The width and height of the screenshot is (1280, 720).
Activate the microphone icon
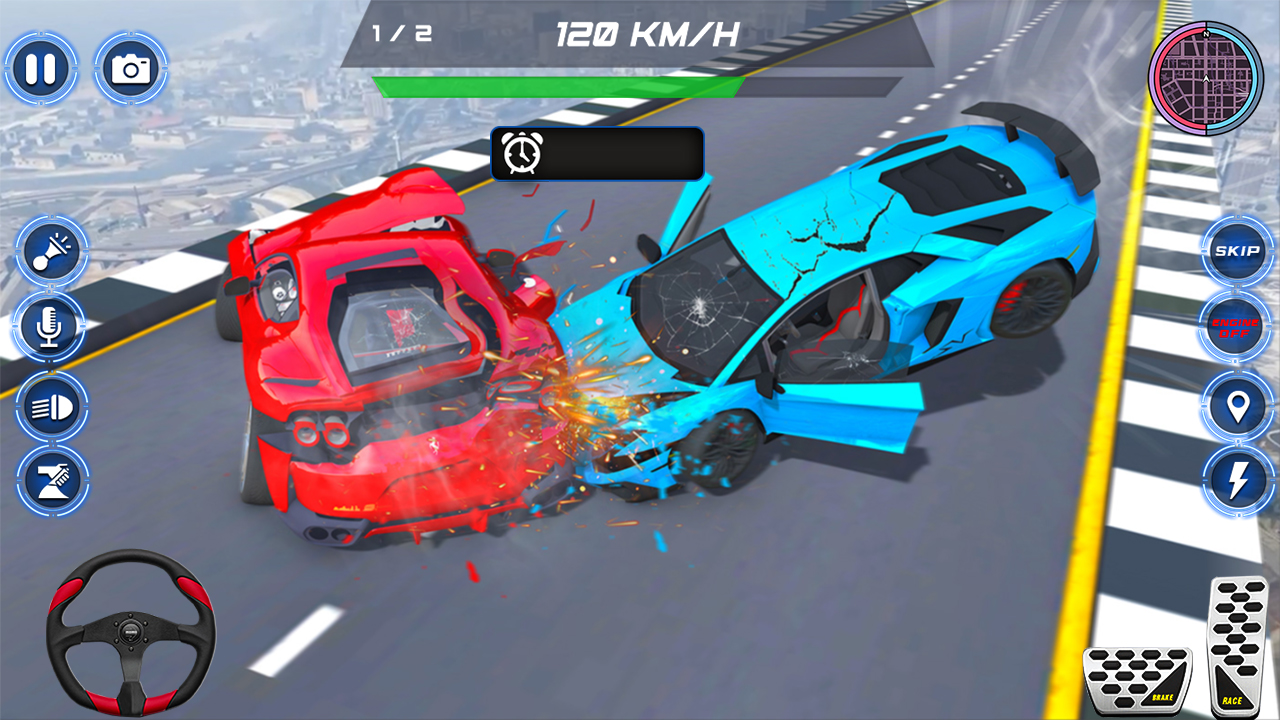(x=51, y=327)
